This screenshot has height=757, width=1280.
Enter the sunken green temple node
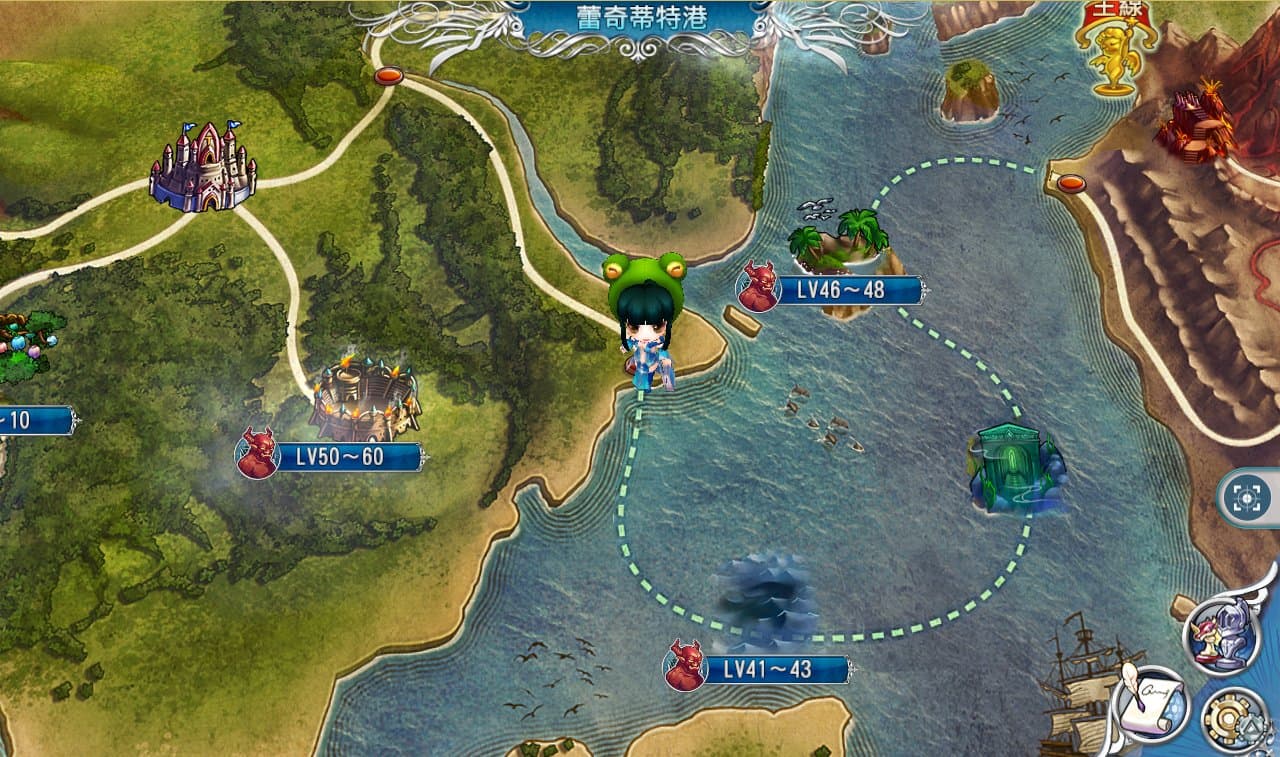point(1015,468)
